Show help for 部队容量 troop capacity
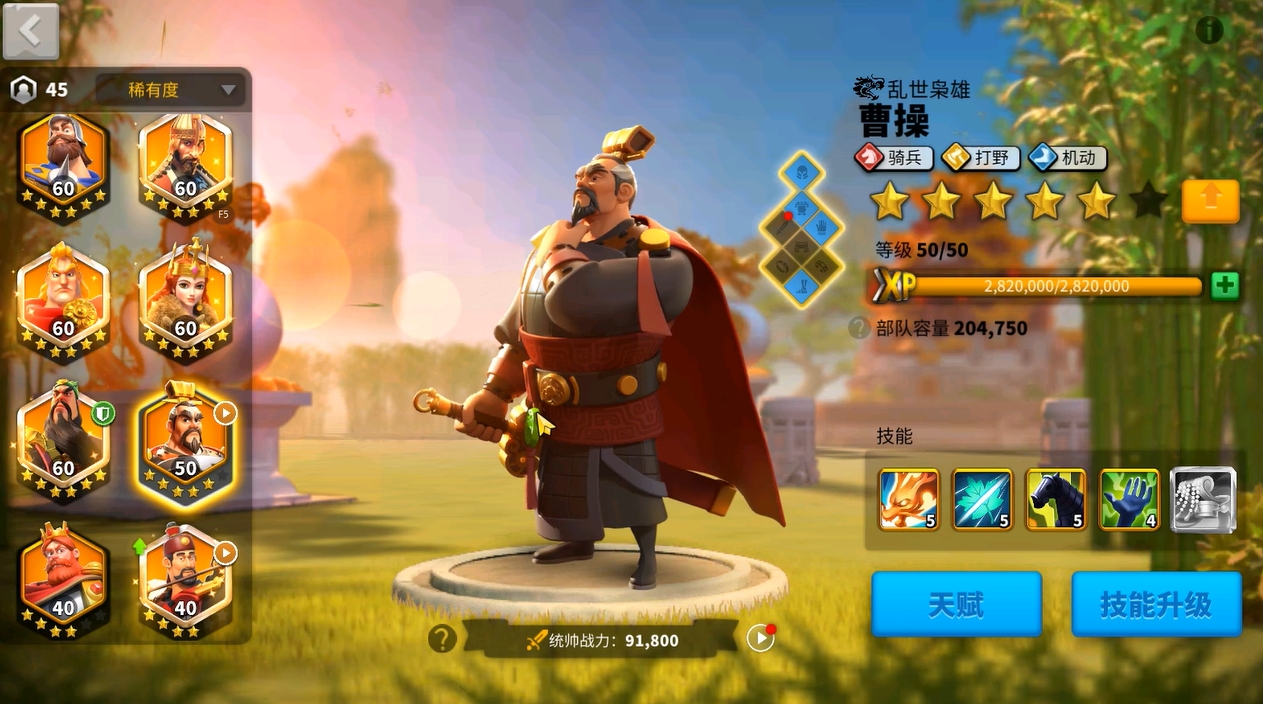1263x704 pixels. (x=859, y=328)
